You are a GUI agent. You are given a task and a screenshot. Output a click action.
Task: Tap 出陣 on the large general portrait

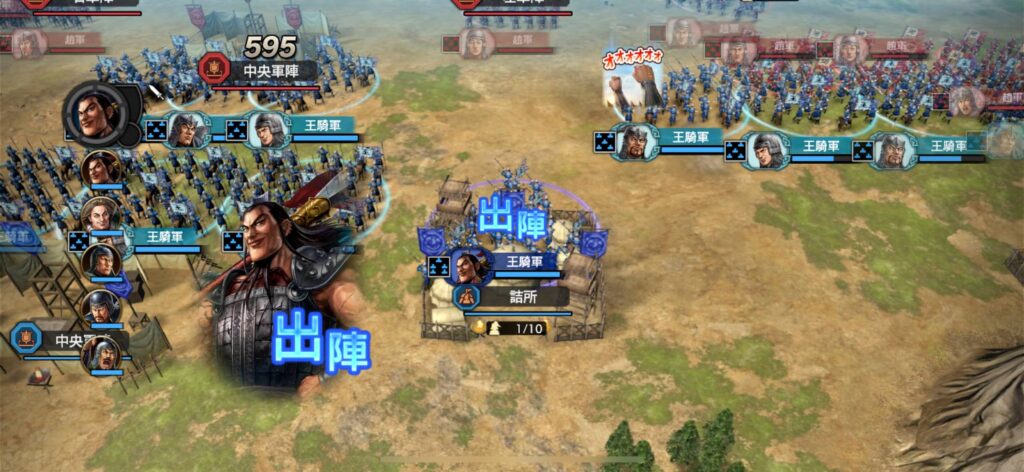(x=320, y=340)
